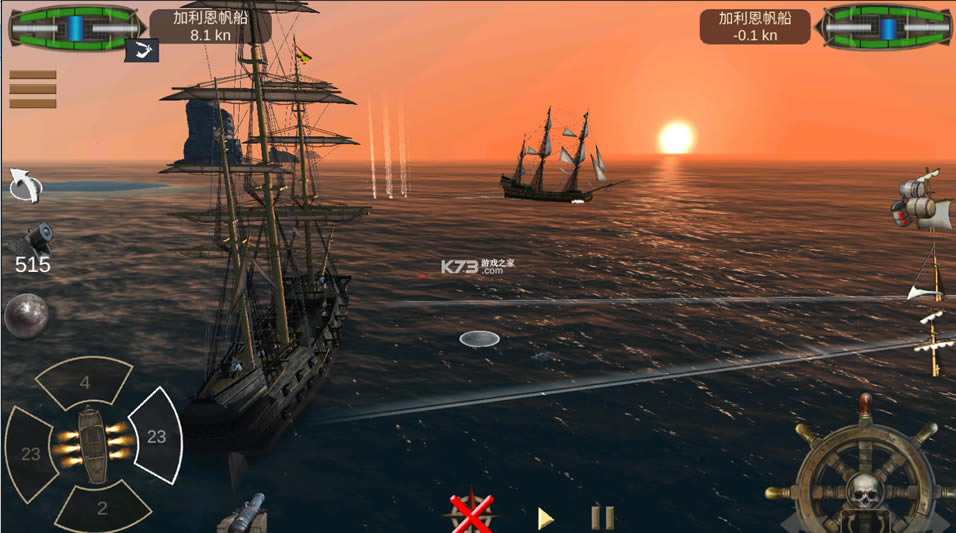Furl sails with the bare mast icon
Viewport: 956px width, 533px height.
931,343
